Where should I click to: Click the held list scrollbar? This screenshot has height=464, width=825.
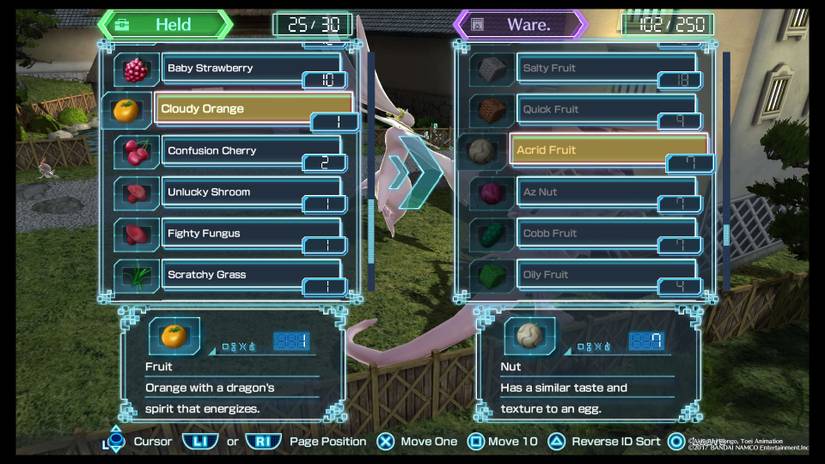(371, 170)
